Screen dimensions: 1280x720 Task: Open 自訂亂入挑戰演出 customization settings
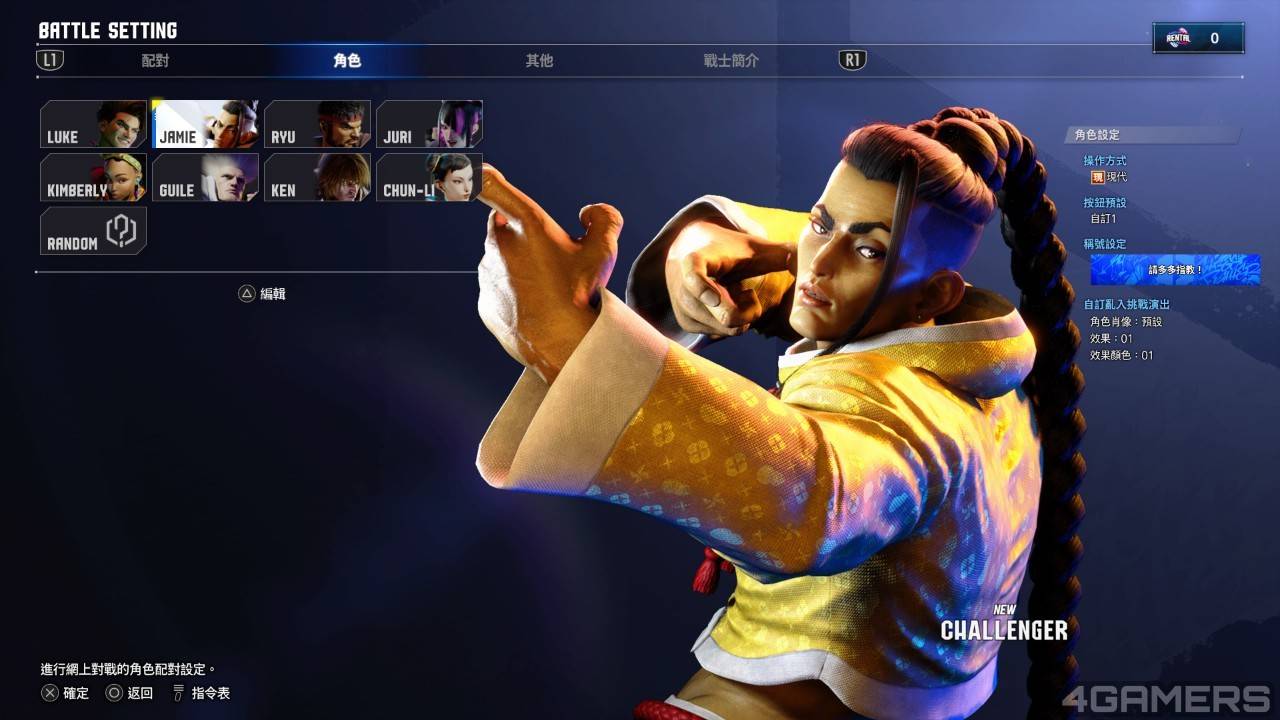[1126, 305]
